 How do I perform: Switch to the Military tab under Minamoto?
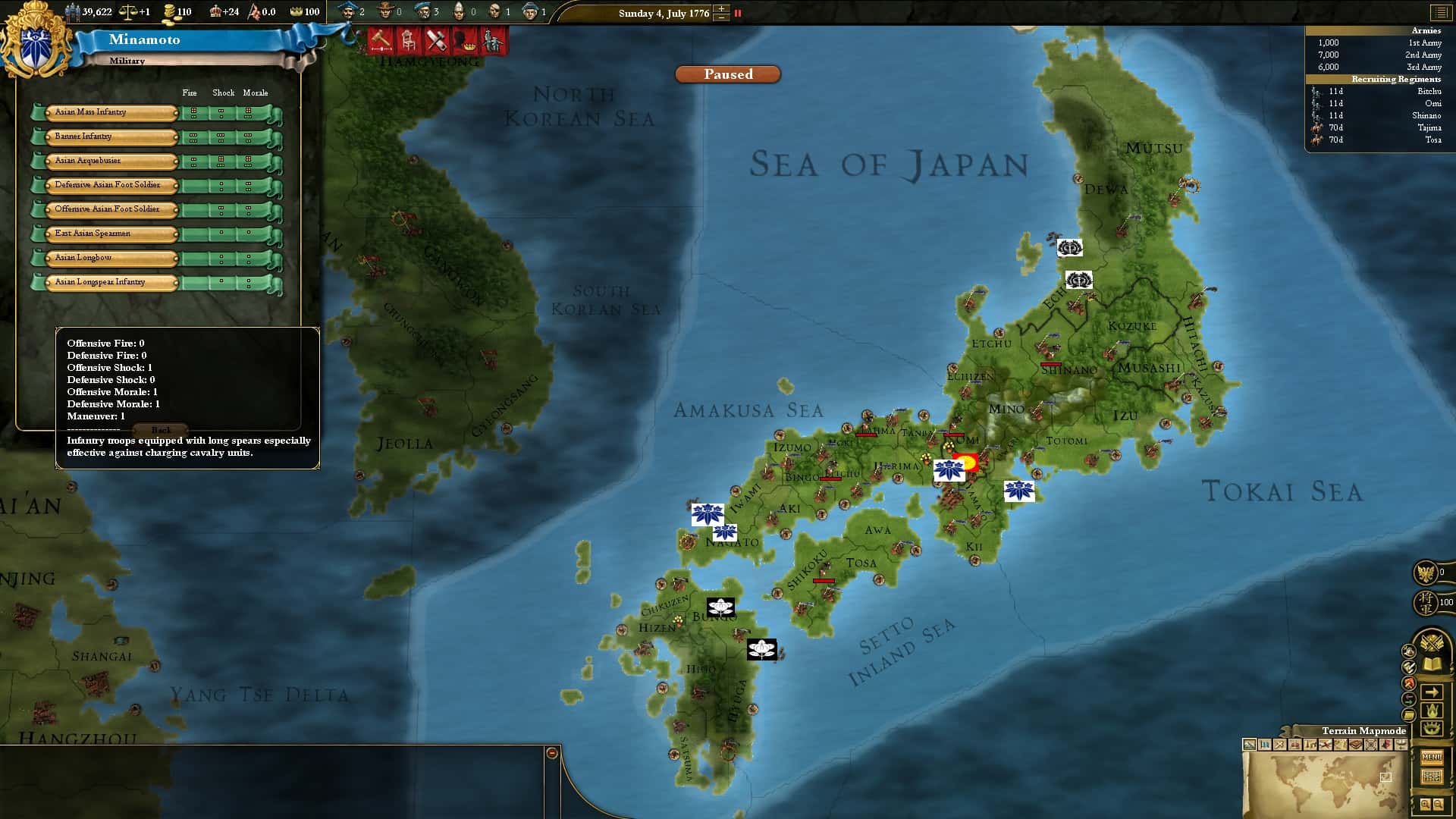[x=127, y=61]
